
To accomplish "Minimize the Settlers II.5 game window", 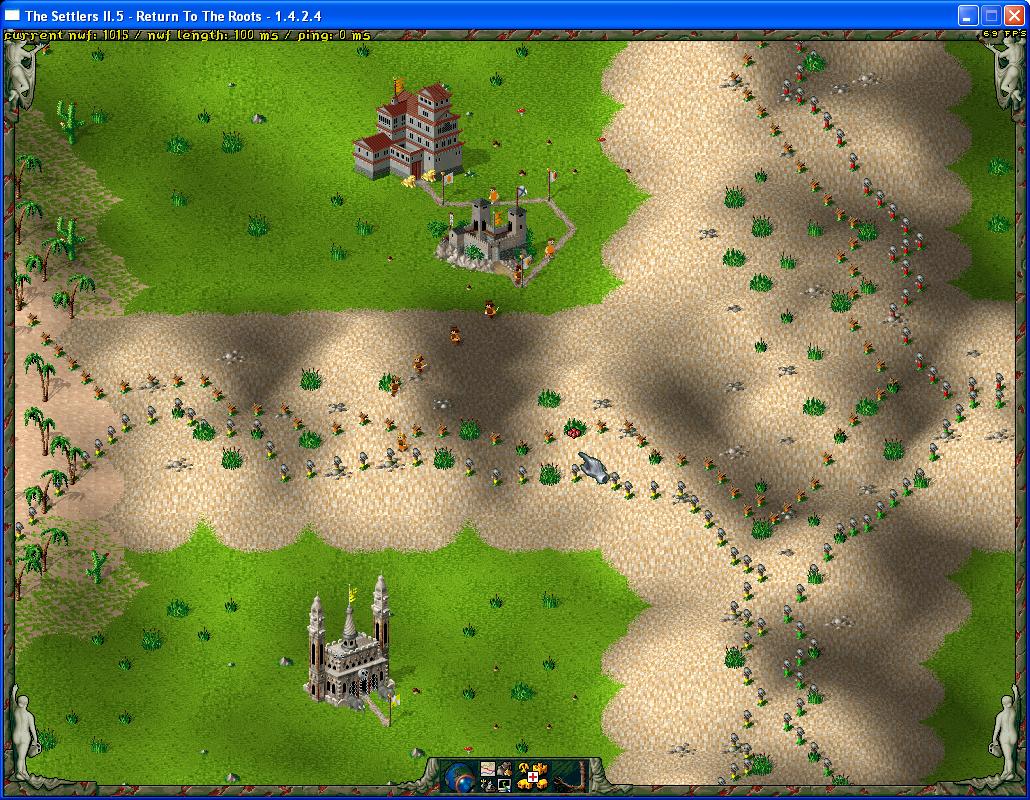I will pos(967,15).
